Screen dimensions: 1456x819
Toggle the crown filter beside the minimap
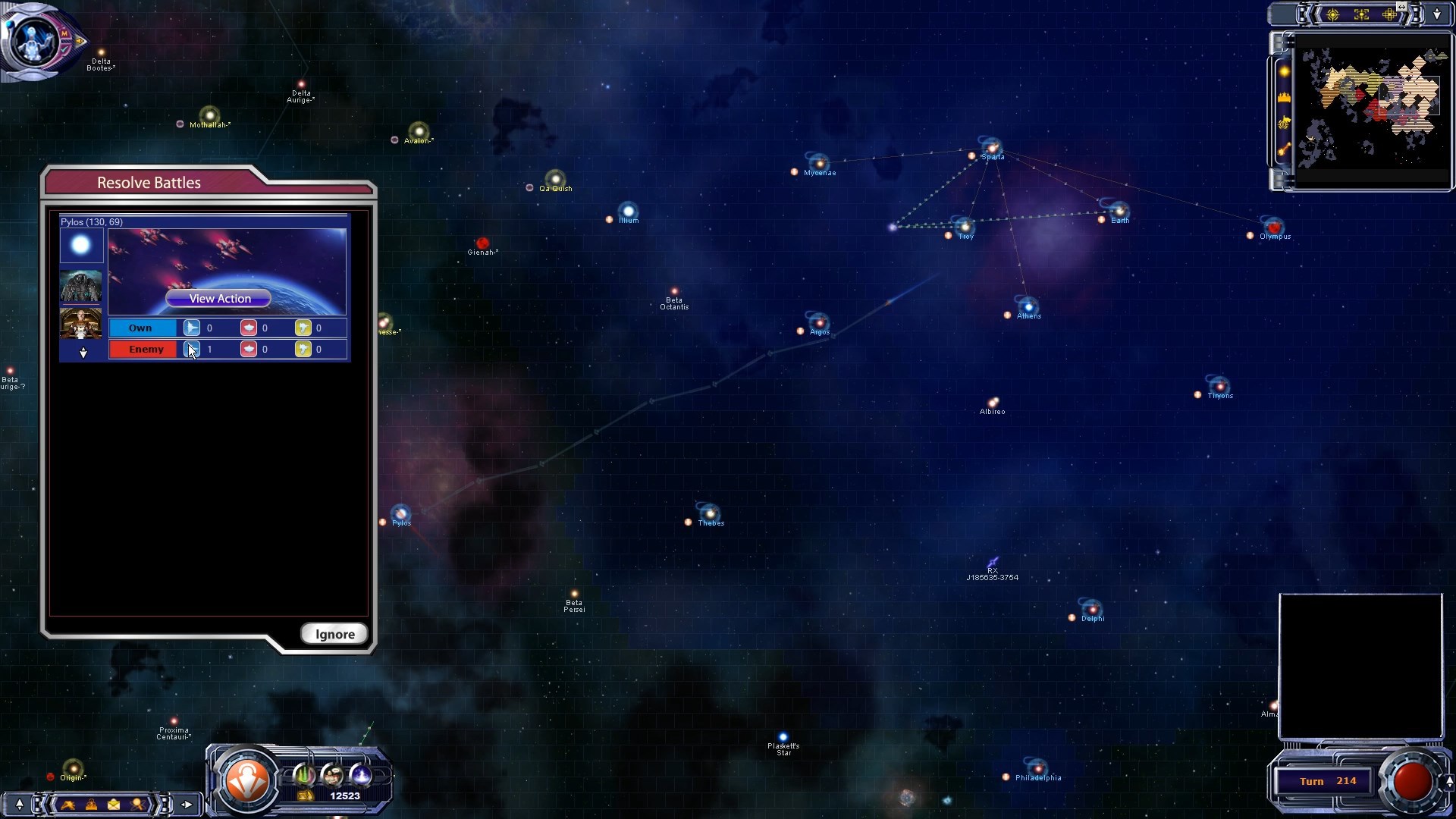pyautogui.click(x=1285, y=97)
